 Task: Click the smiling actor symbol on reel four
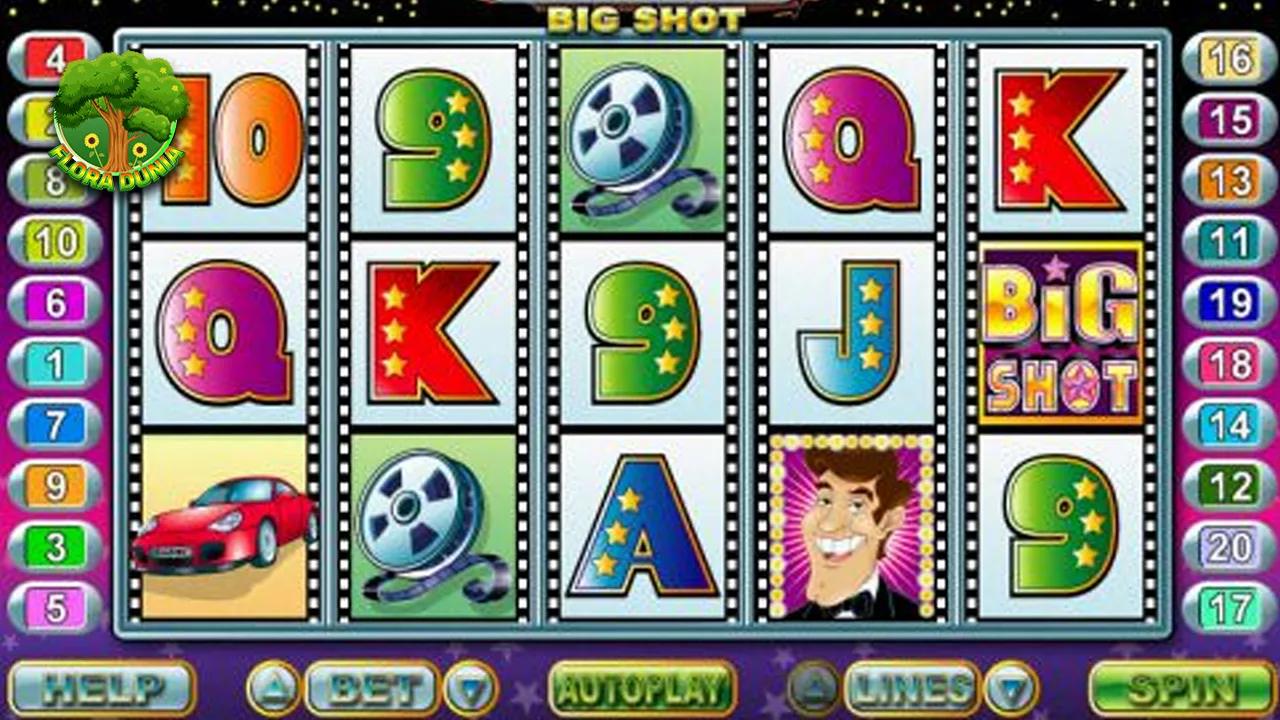851,530
